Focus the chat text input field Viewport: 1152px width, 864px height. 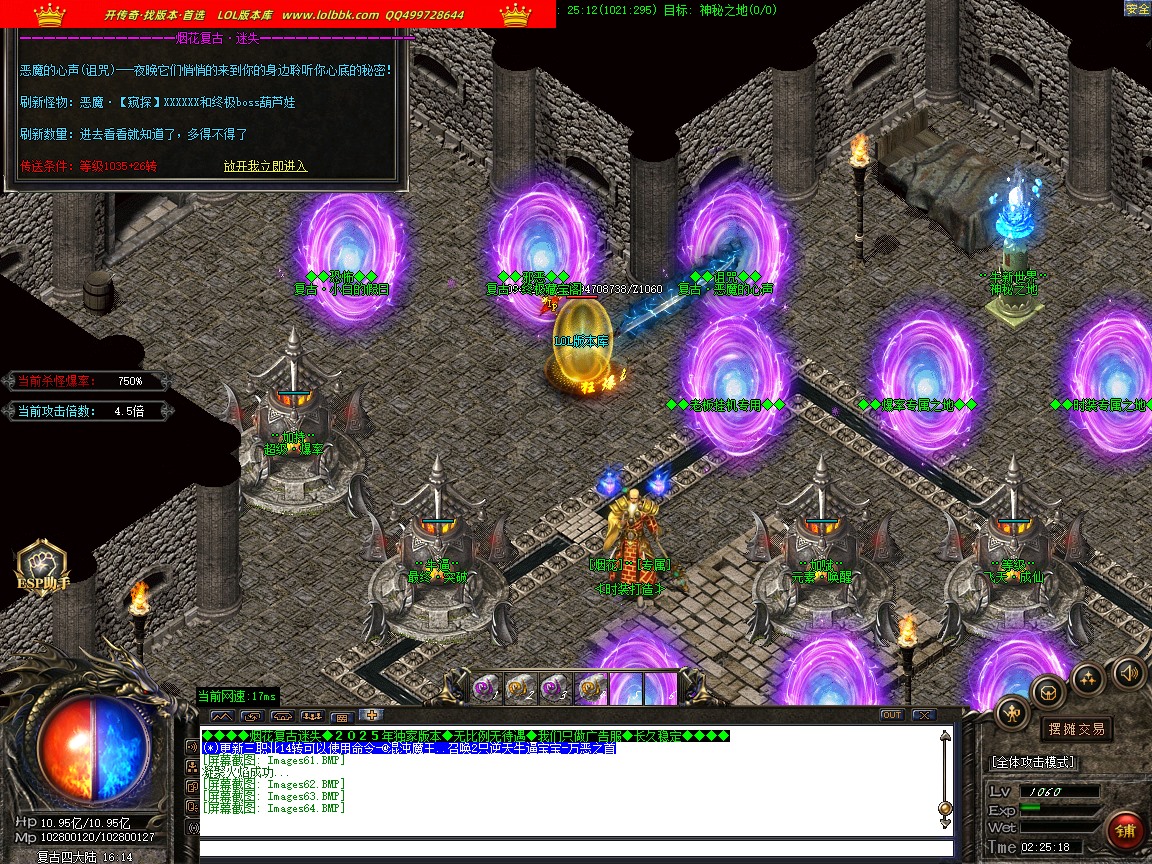click(570, 849)
